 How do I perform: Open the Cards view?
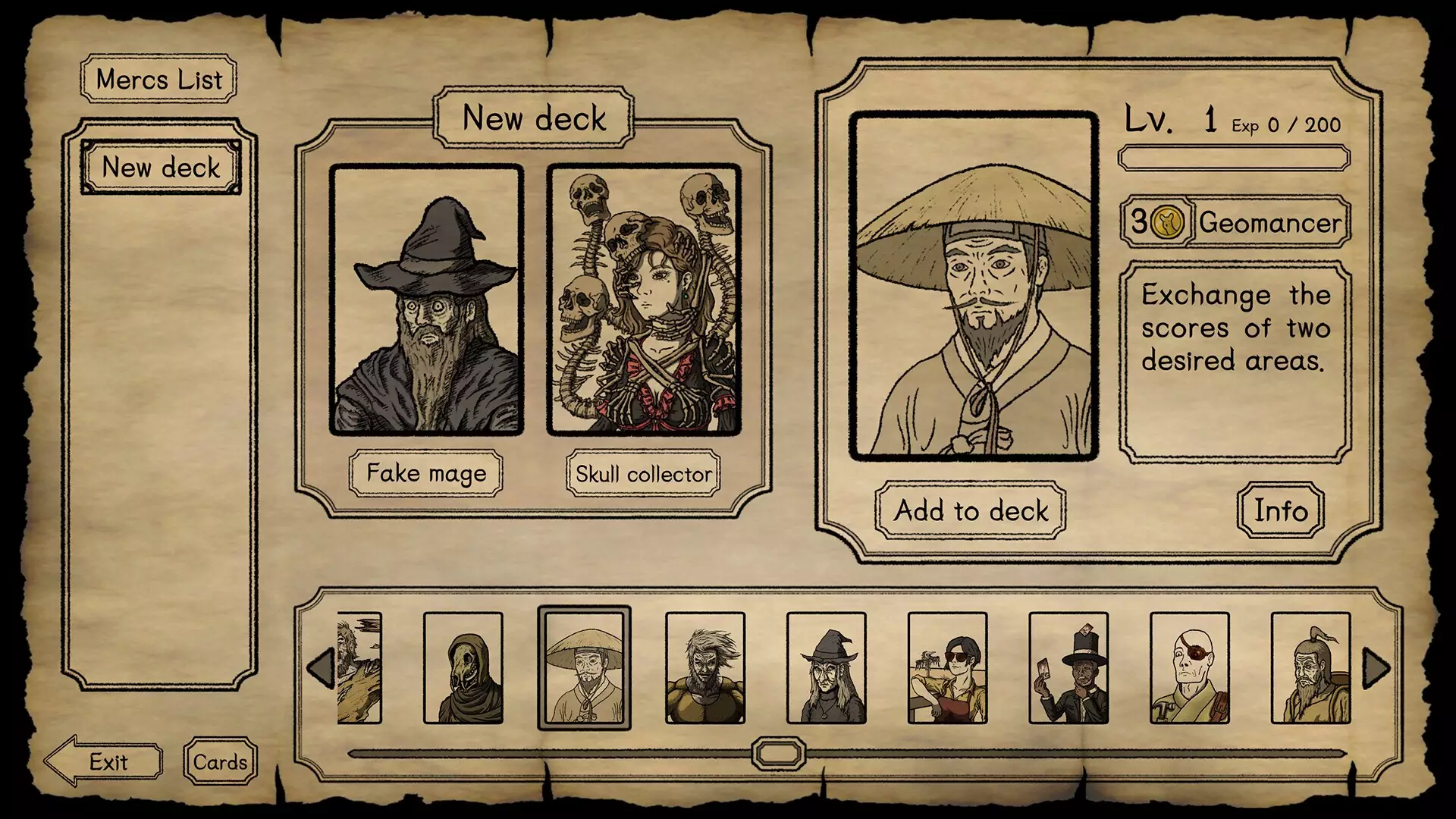point(219,761)
